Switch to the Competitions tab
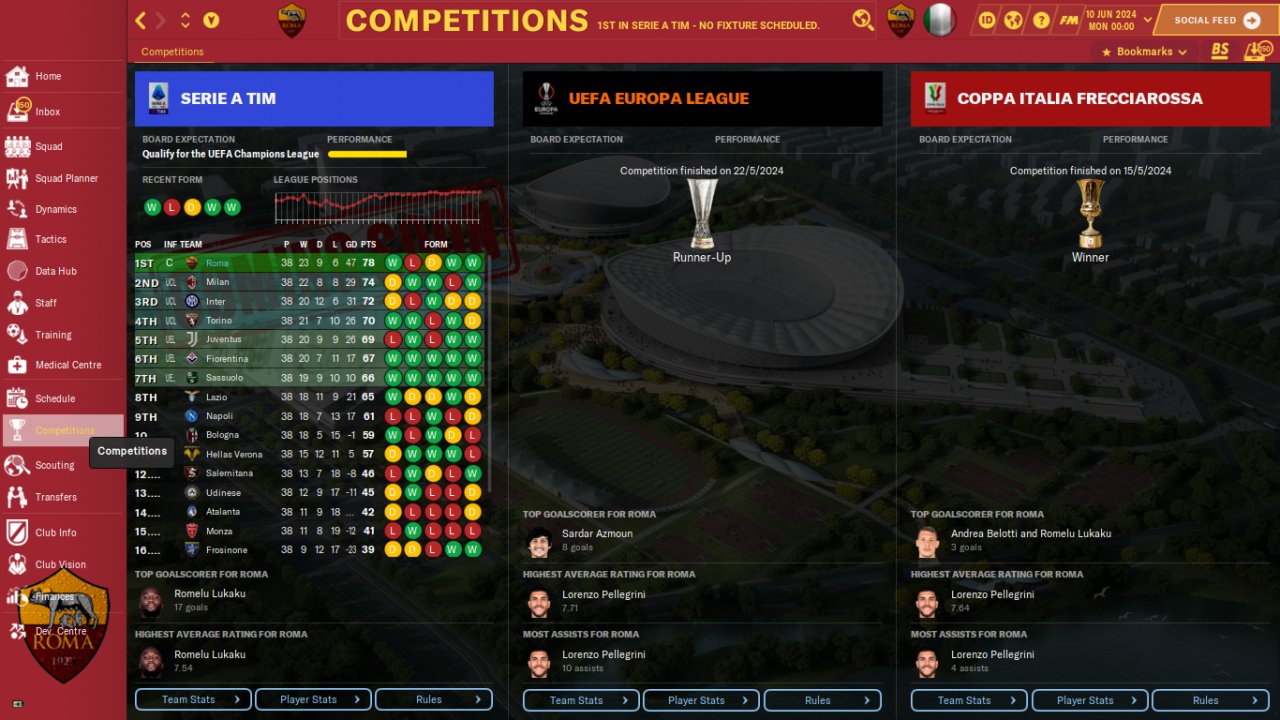This screenshot has height=720, width=1280. click(x=172, y=51)
